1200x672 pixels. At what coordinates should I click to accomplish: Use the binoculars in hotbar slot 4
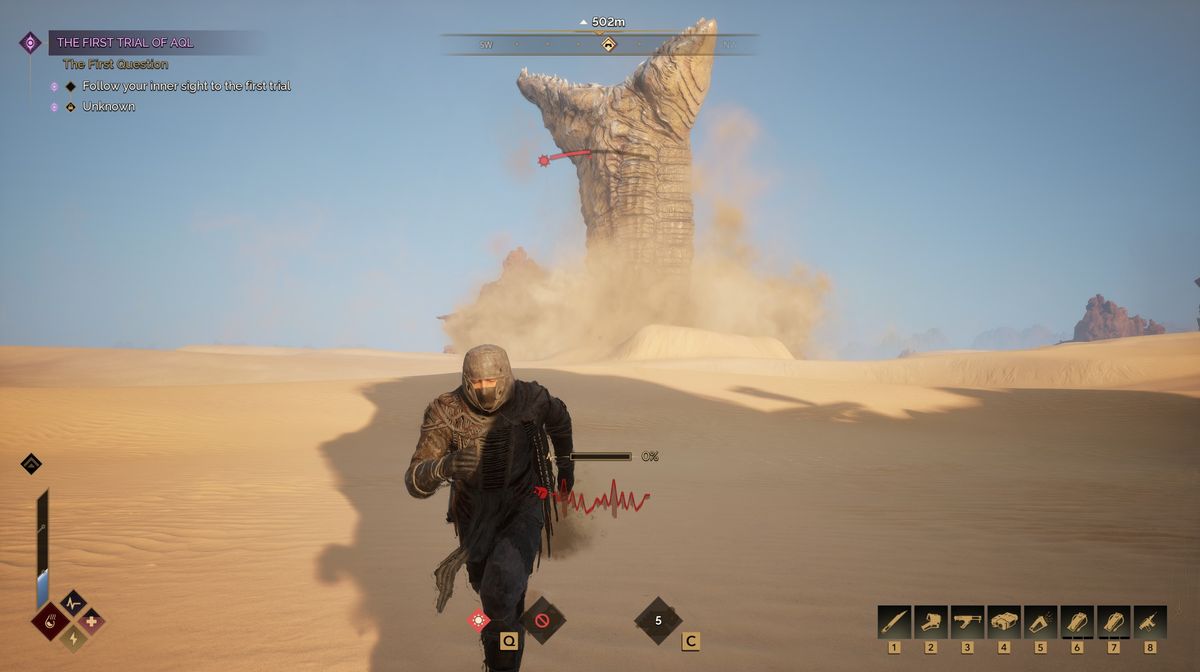(x=1004, y=621)
